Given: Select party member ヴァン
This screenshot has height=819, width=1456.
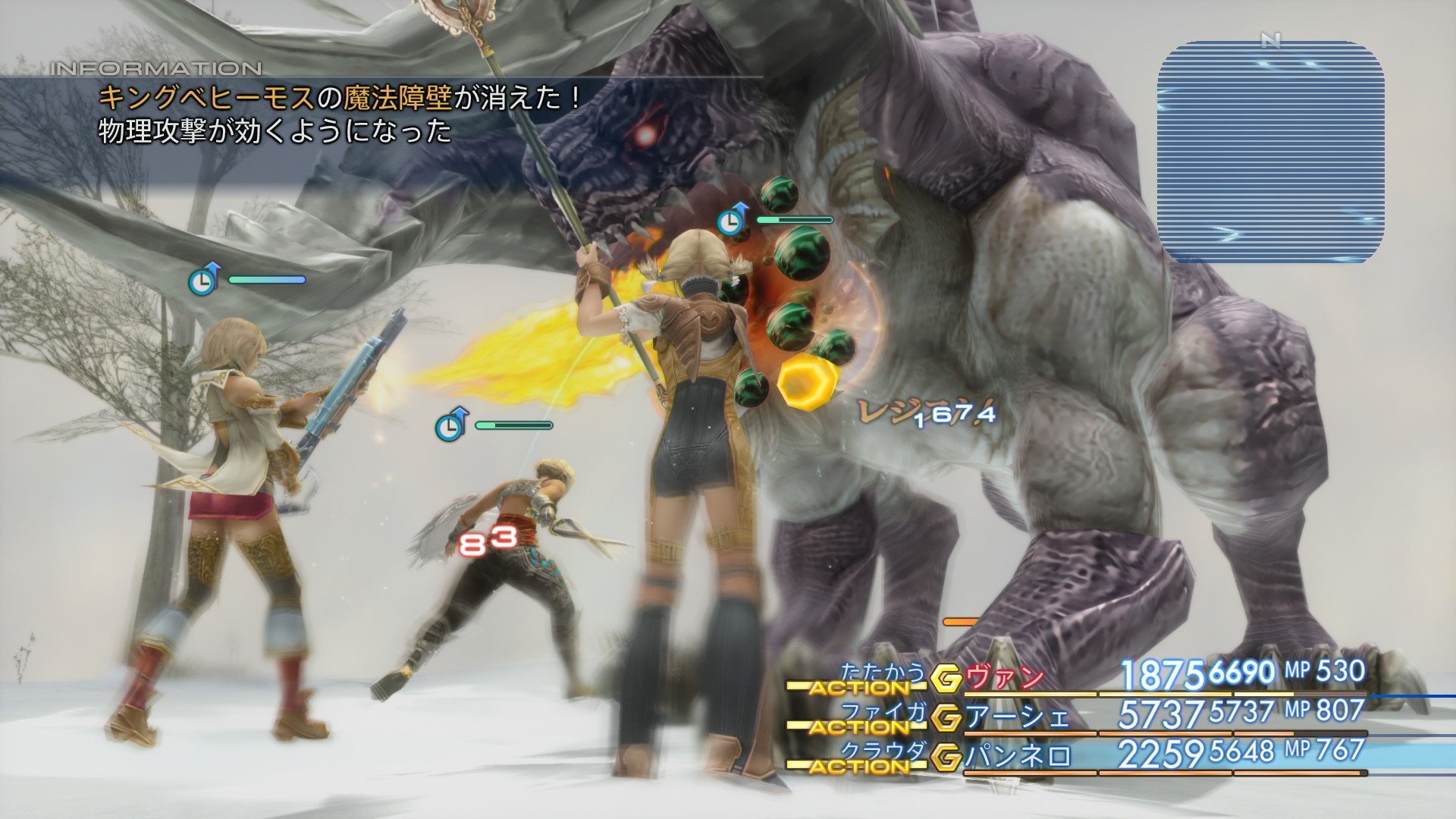Looking at the screenshot, I should pyautogui.click(x=1006, y=677).
